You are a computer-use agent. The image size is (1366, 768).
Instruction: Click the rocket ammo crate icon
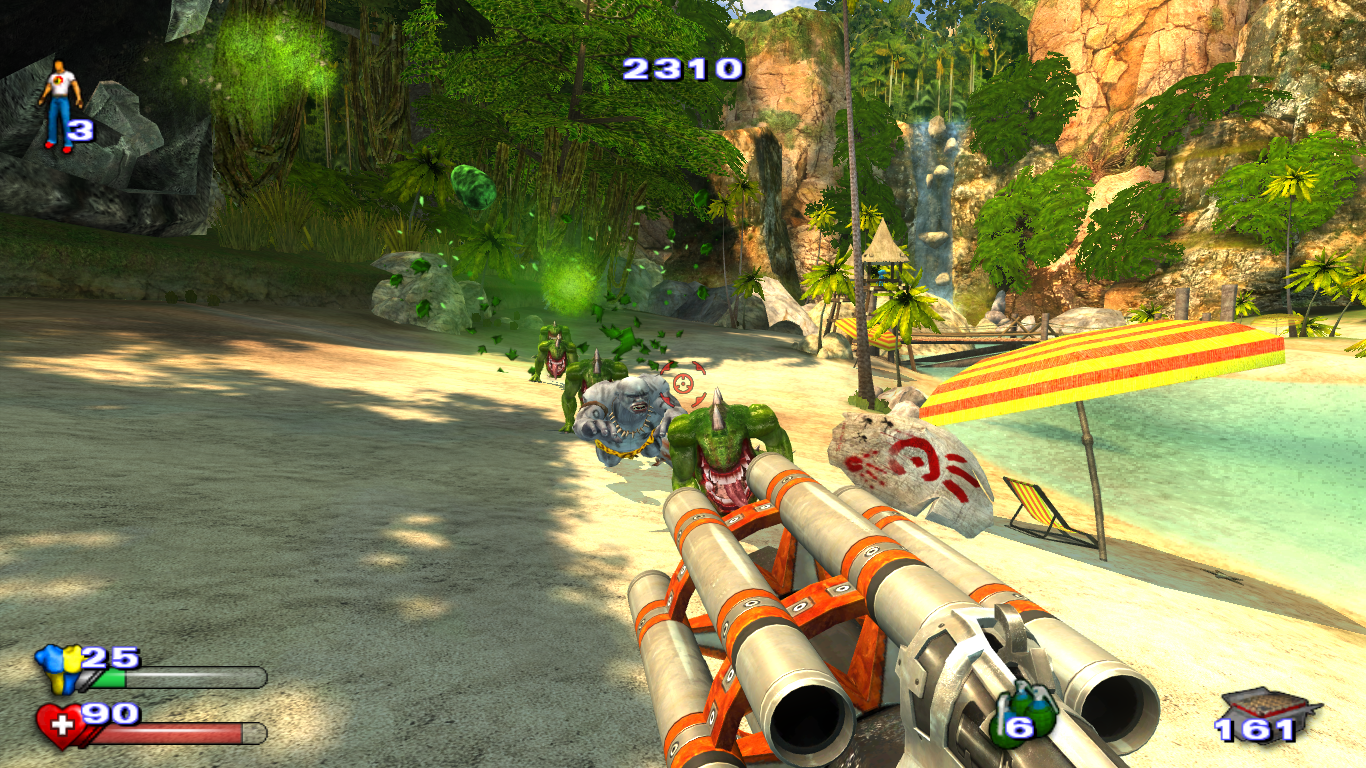(1269, 707)
